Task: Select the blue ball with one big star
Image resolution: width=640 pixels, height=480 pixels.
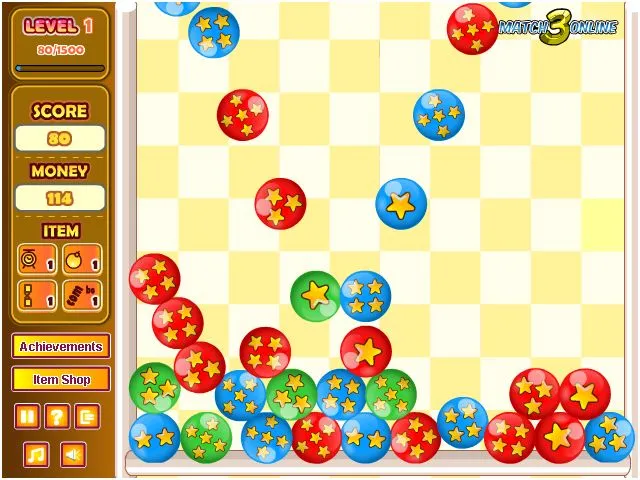Action: [401, 204]
